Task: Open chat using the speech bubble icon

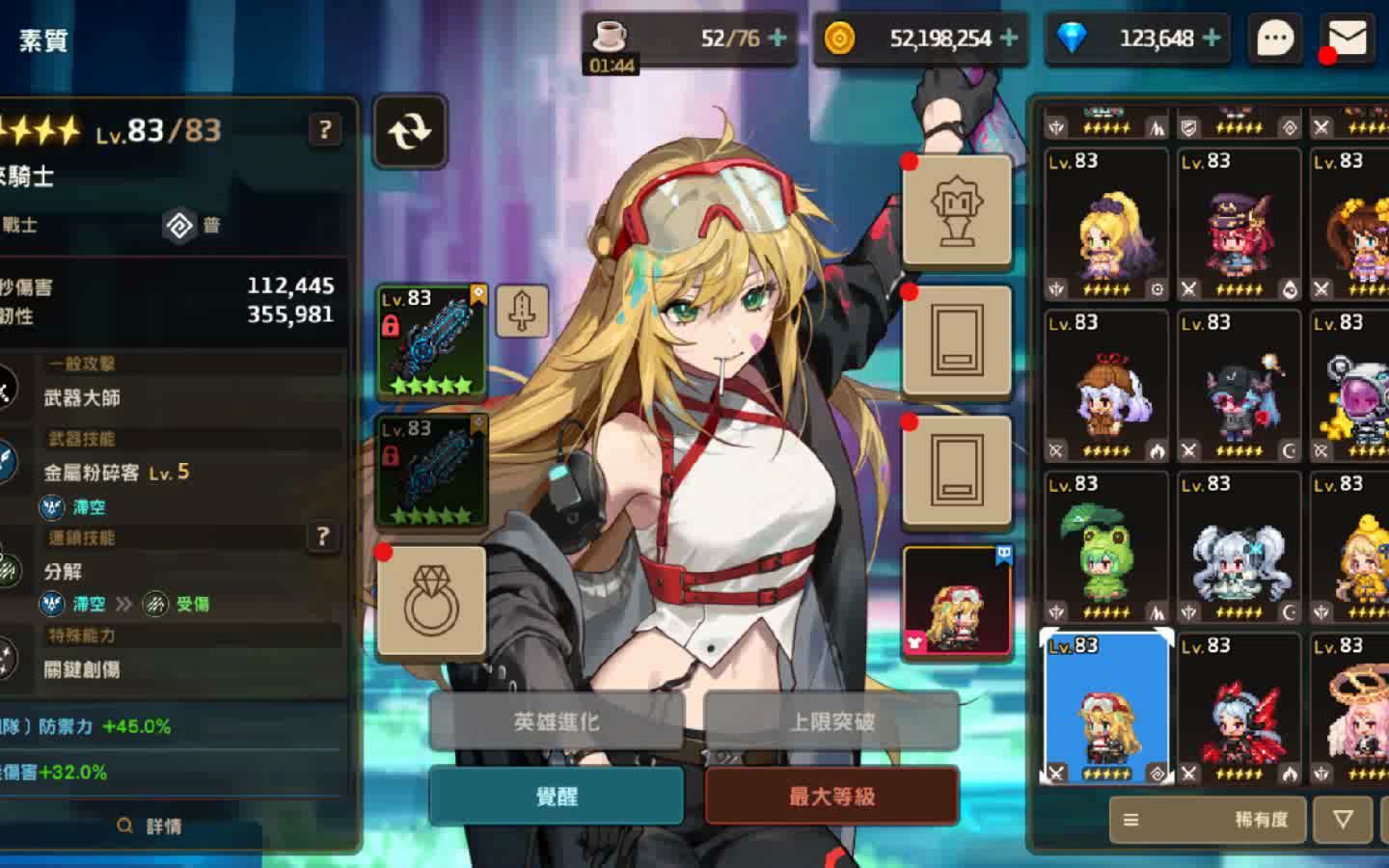Action: pyautogui.click(x=1274, y=38)
